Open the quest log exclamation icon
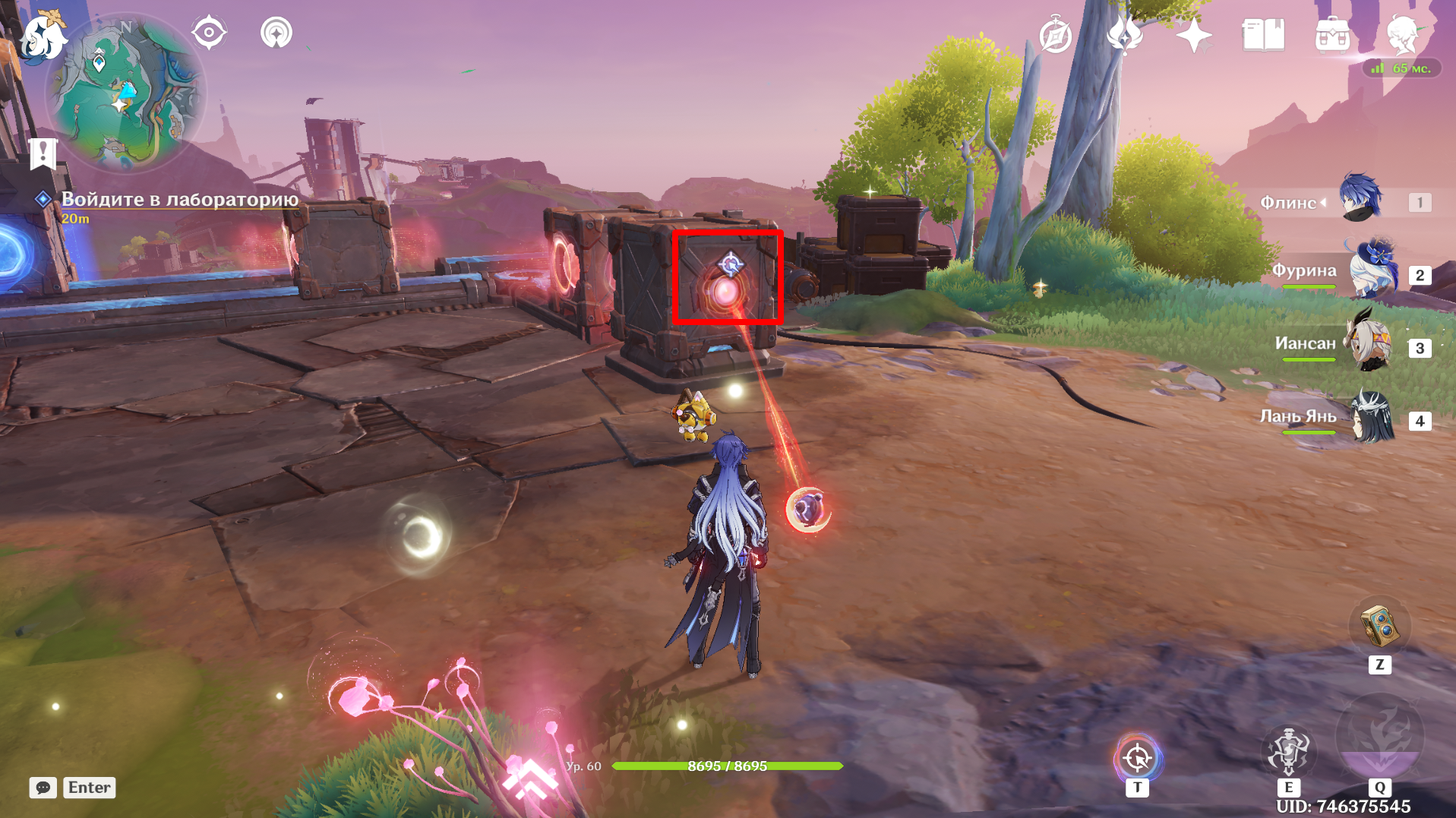Image resolution: width=1456 pixels, height=818 pixels. (43, 153)
